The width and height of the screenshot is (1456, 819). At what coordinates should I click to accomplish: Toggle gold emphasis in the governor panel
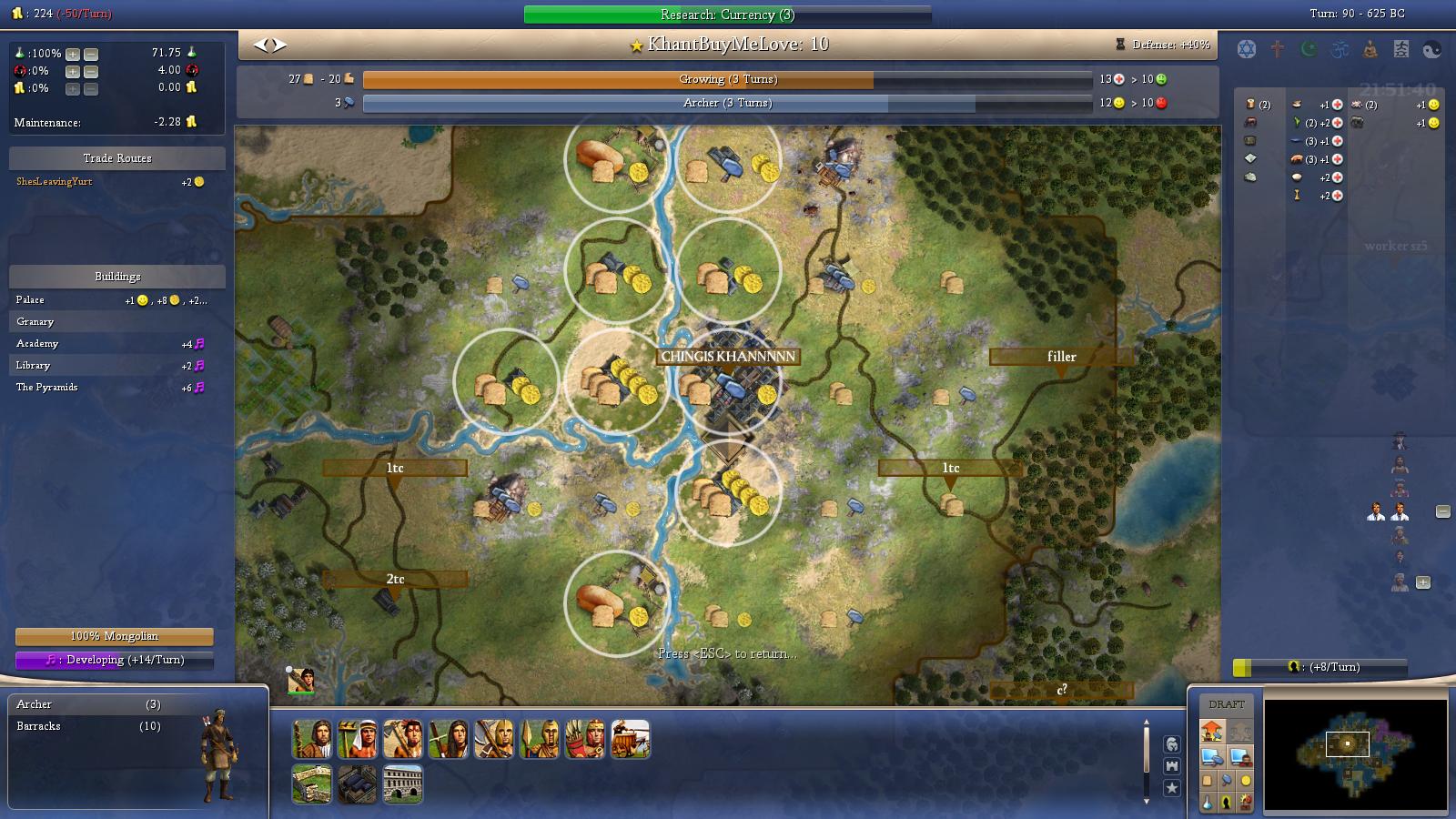point(1245,781)
